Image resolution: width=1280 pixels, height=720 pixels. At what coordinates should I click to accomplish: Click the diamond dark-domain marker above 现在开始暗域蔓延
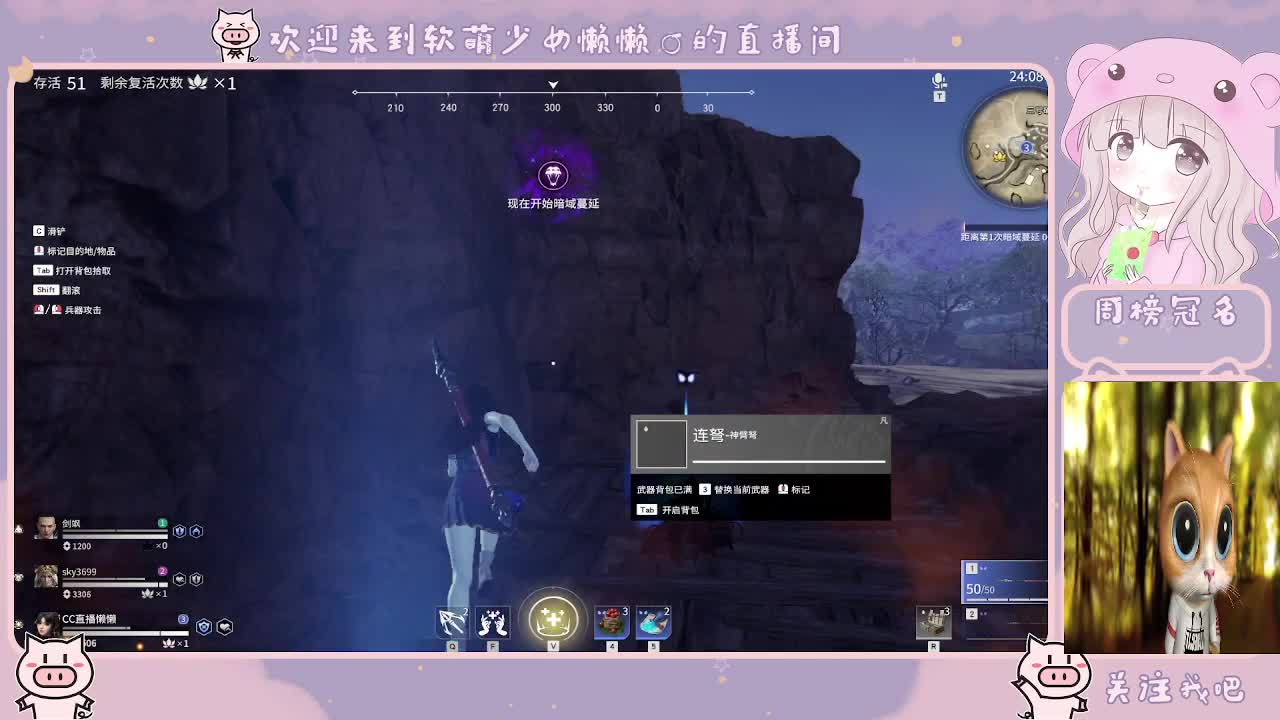(x=554, y=176)
